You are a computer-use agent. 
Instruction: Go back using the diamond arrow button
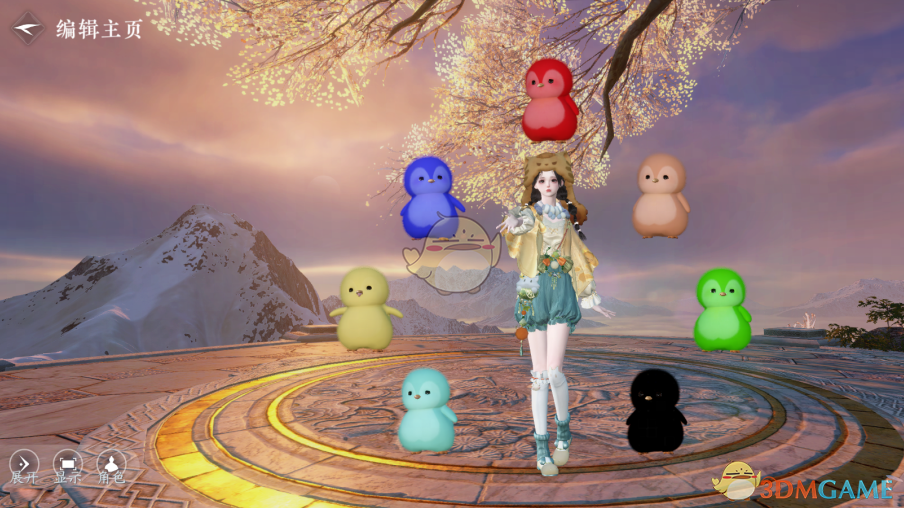tap(30, 28)
